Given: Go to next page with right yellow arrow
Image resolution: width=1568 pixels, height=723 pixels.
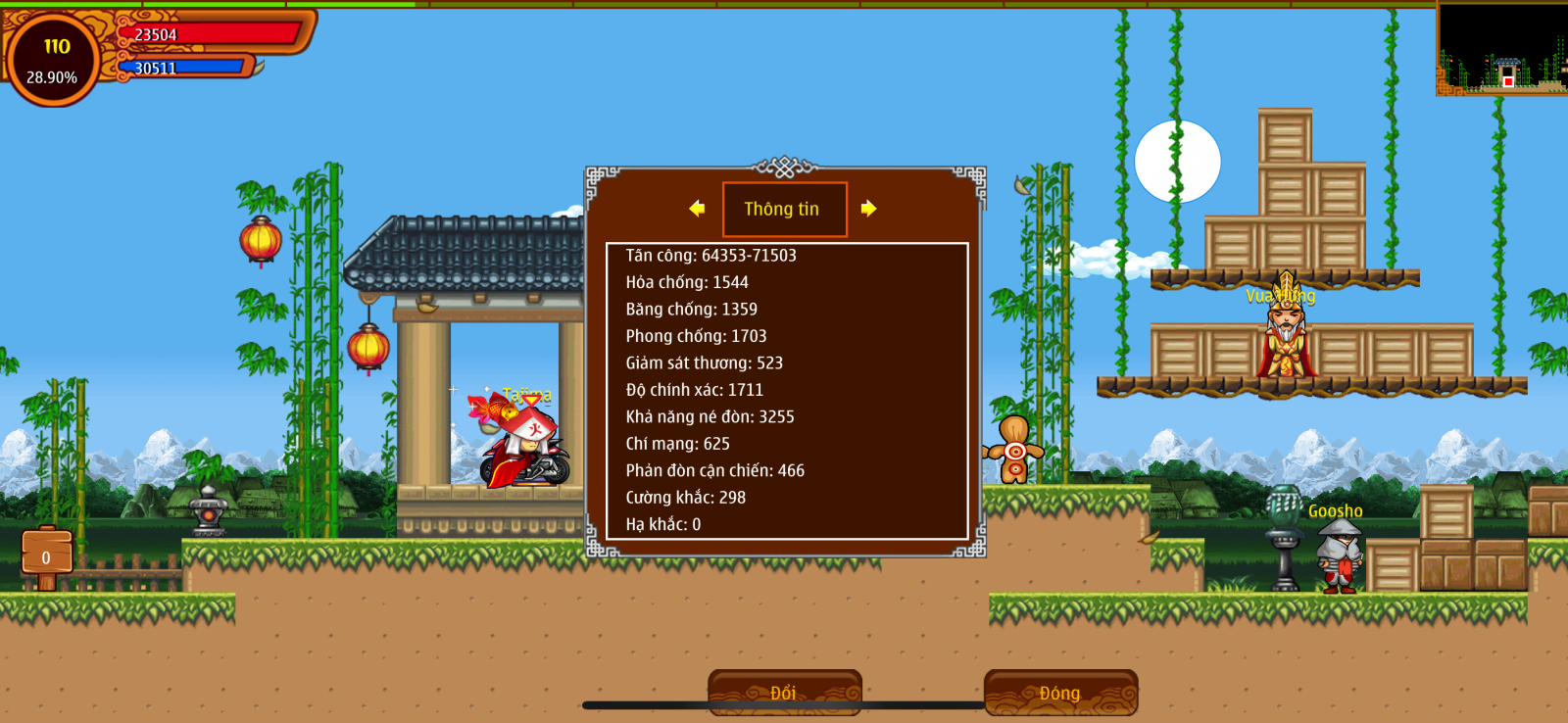Looking at the screenshot, I should click(868, 209).
